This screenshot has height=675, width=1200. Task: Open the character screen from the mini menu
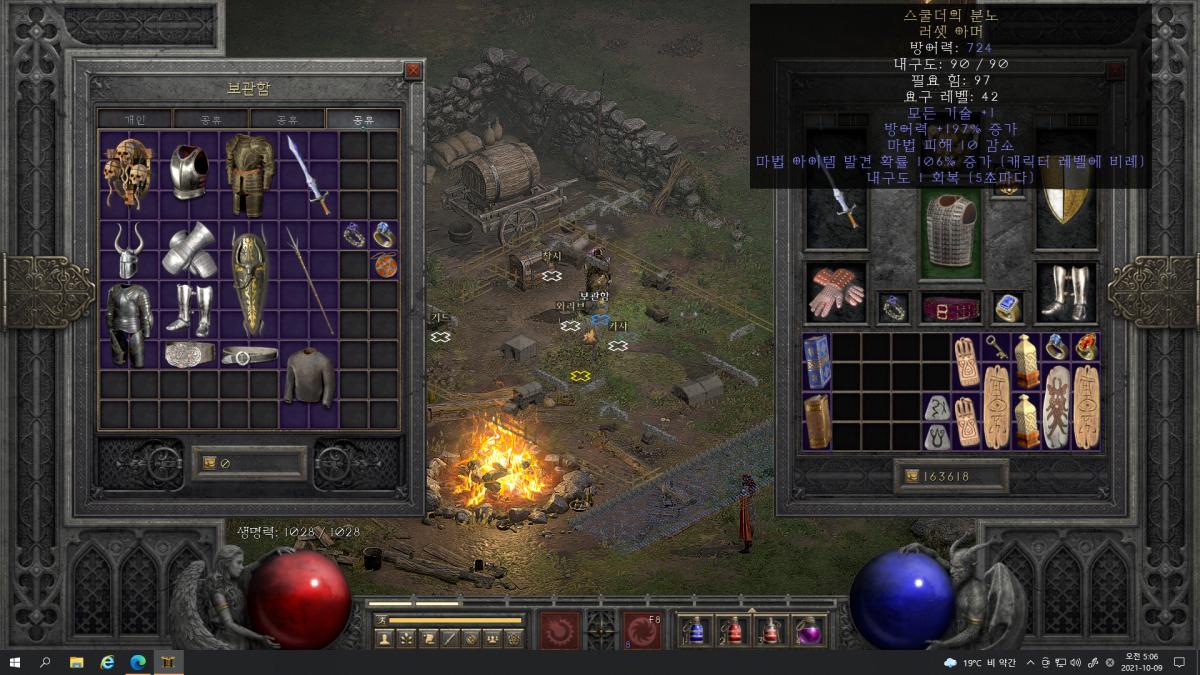(384, 638)
